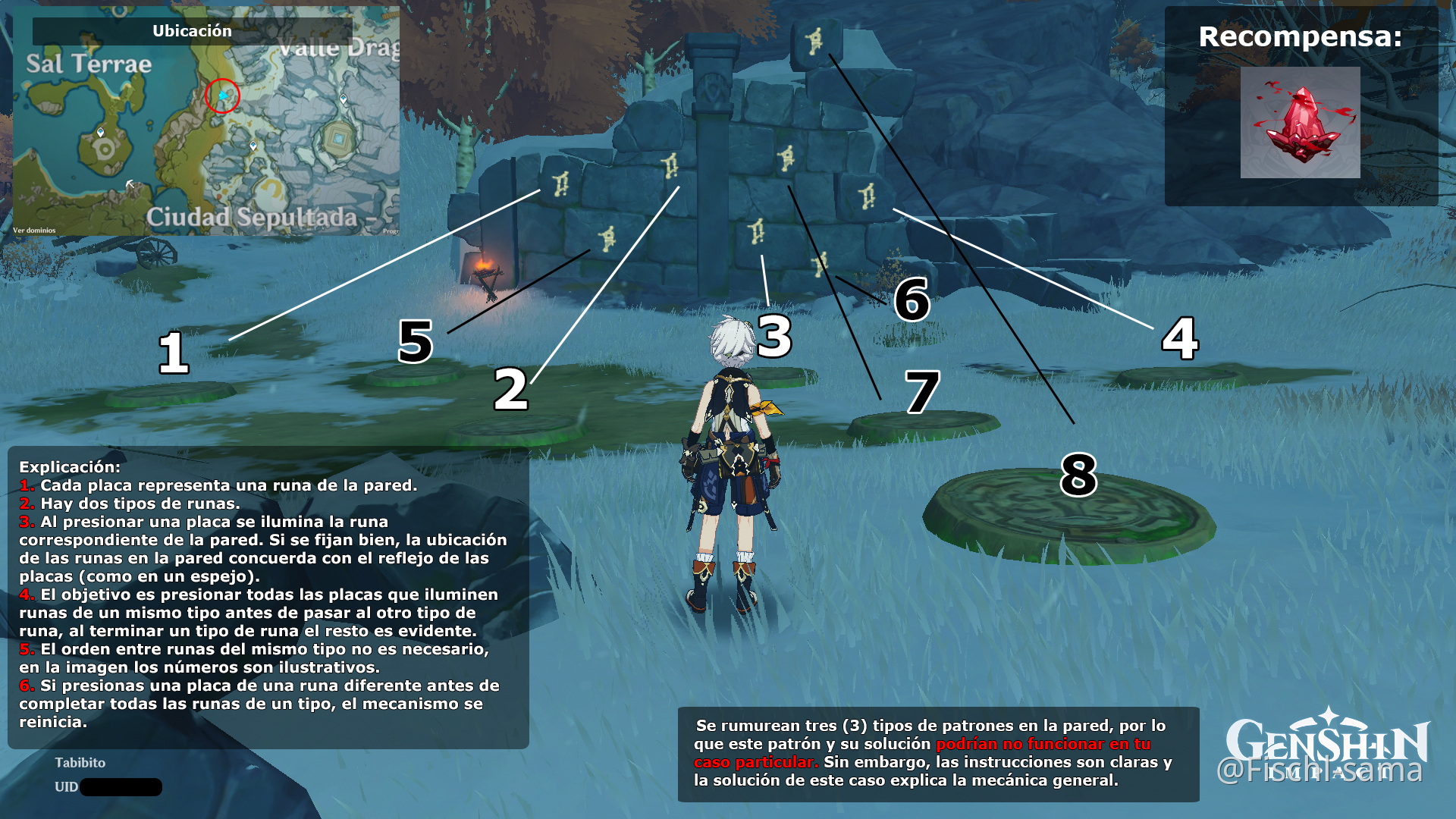Open the Ver dominios link
The width and height of the screenshot is (1456, 819).
click(33, 229)
